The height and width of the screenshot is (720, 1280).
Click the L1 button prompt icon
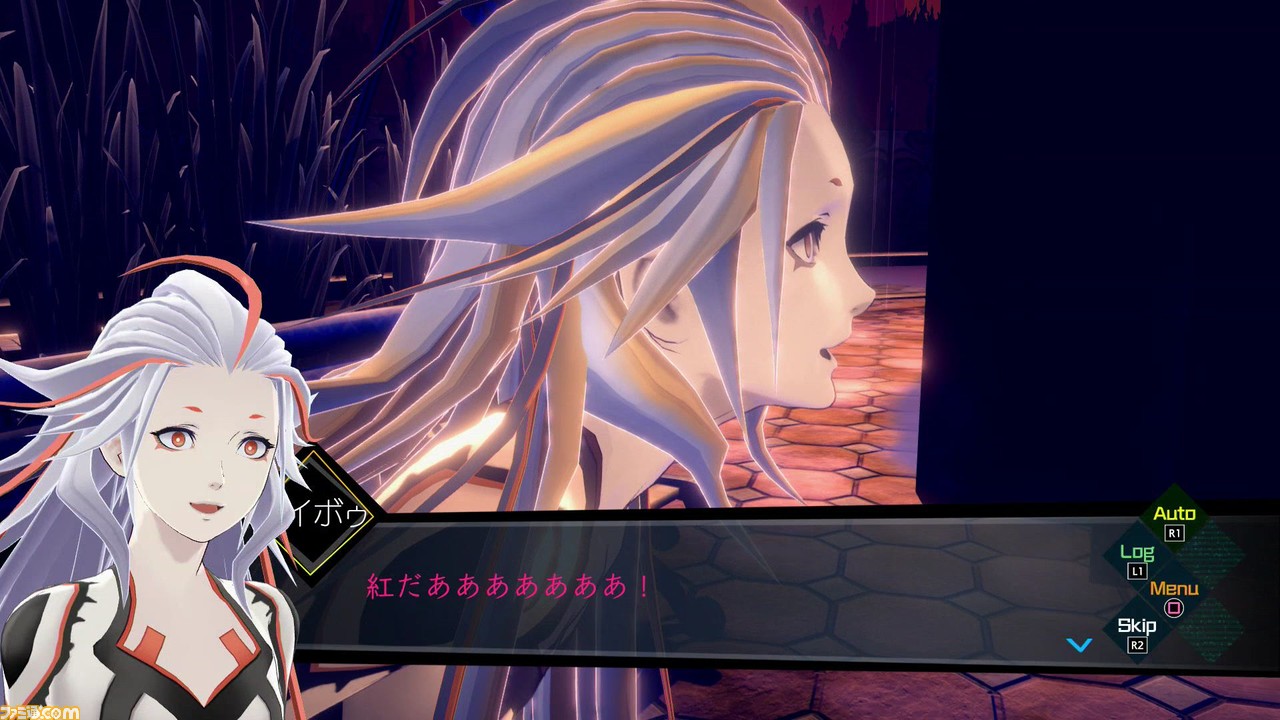pyautogui.click(x=1135, y=570)
